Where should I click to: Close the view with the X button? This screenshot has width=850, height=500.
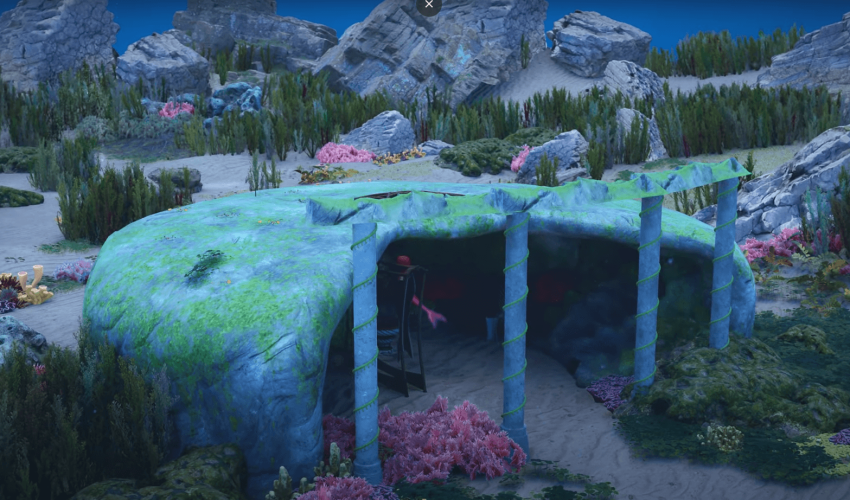tap(428, 5)
